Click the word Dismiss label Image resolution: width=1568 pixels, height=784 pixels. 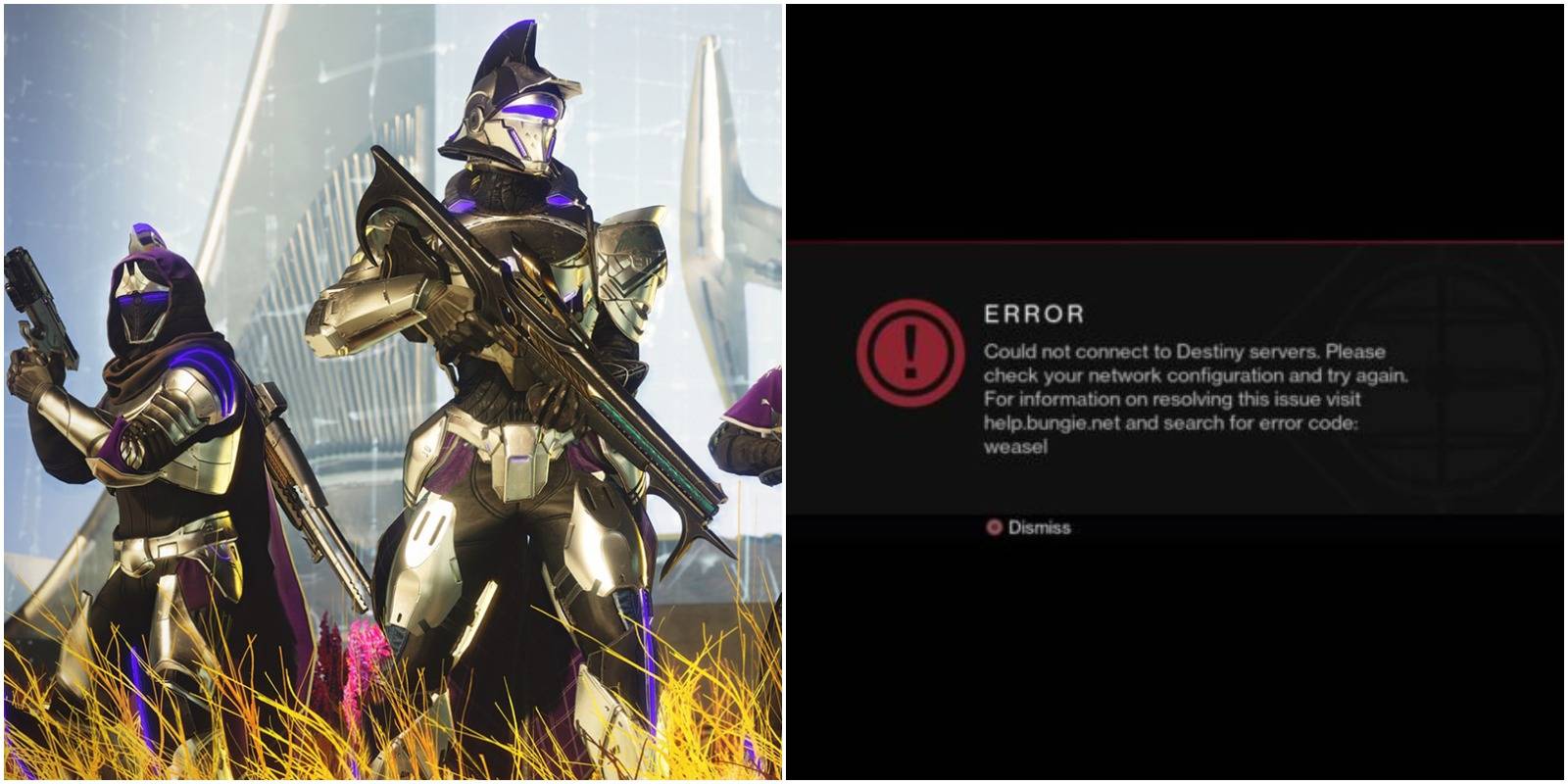pyautogui.click(x=1039, y=527)
